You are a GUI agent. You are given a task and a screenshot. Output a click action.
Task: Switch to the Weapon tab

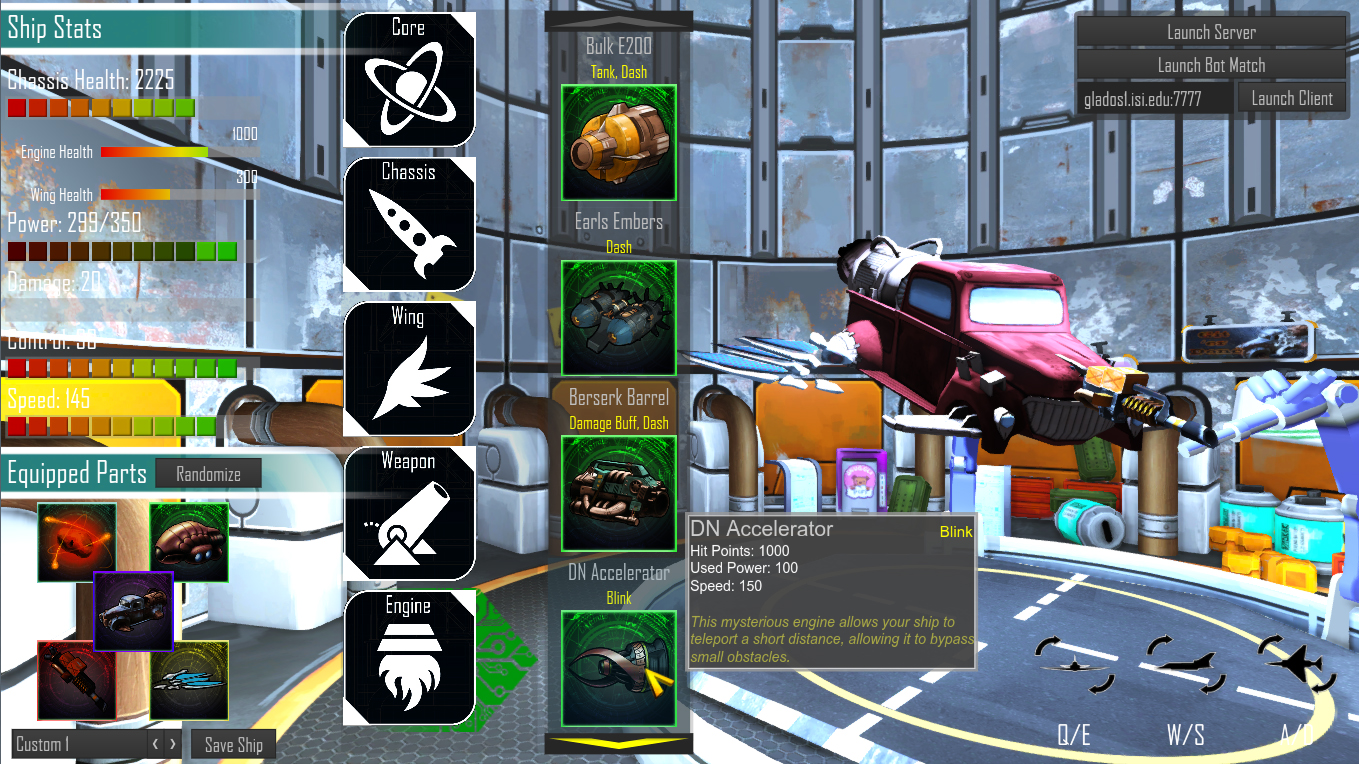[409, 512]
